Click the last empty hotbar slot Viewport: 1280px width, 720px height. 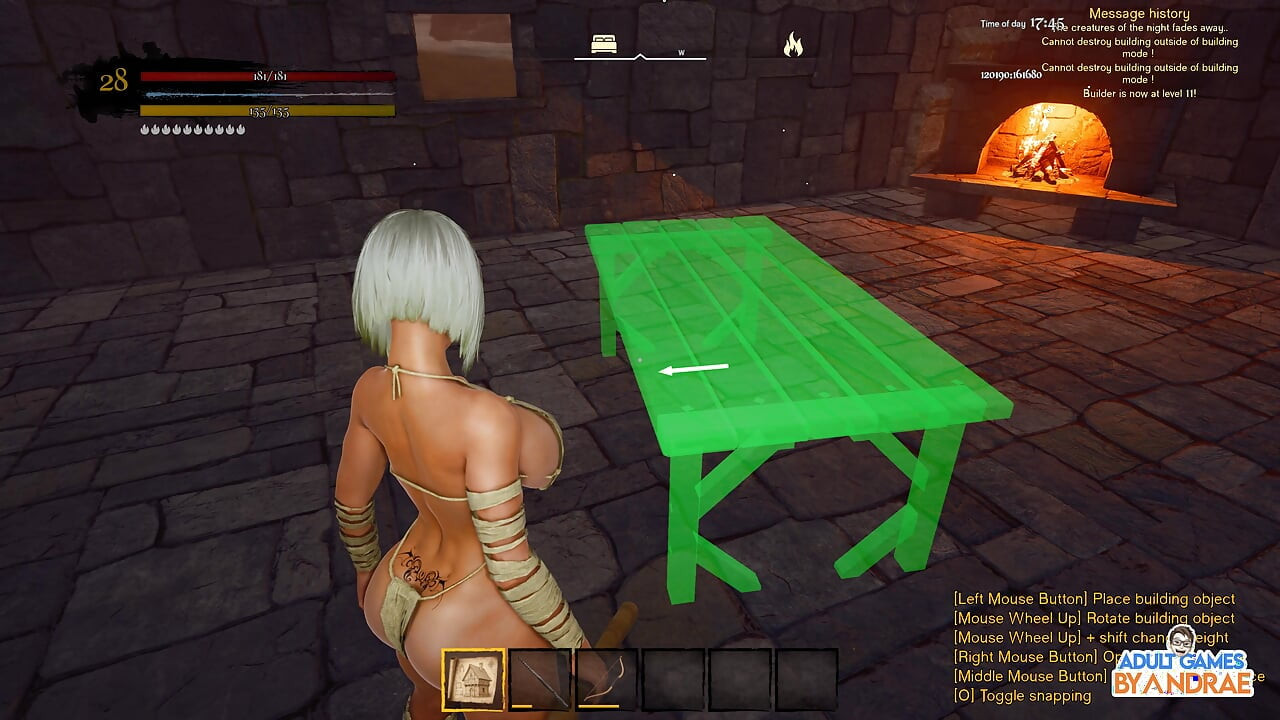click(808, 681)
